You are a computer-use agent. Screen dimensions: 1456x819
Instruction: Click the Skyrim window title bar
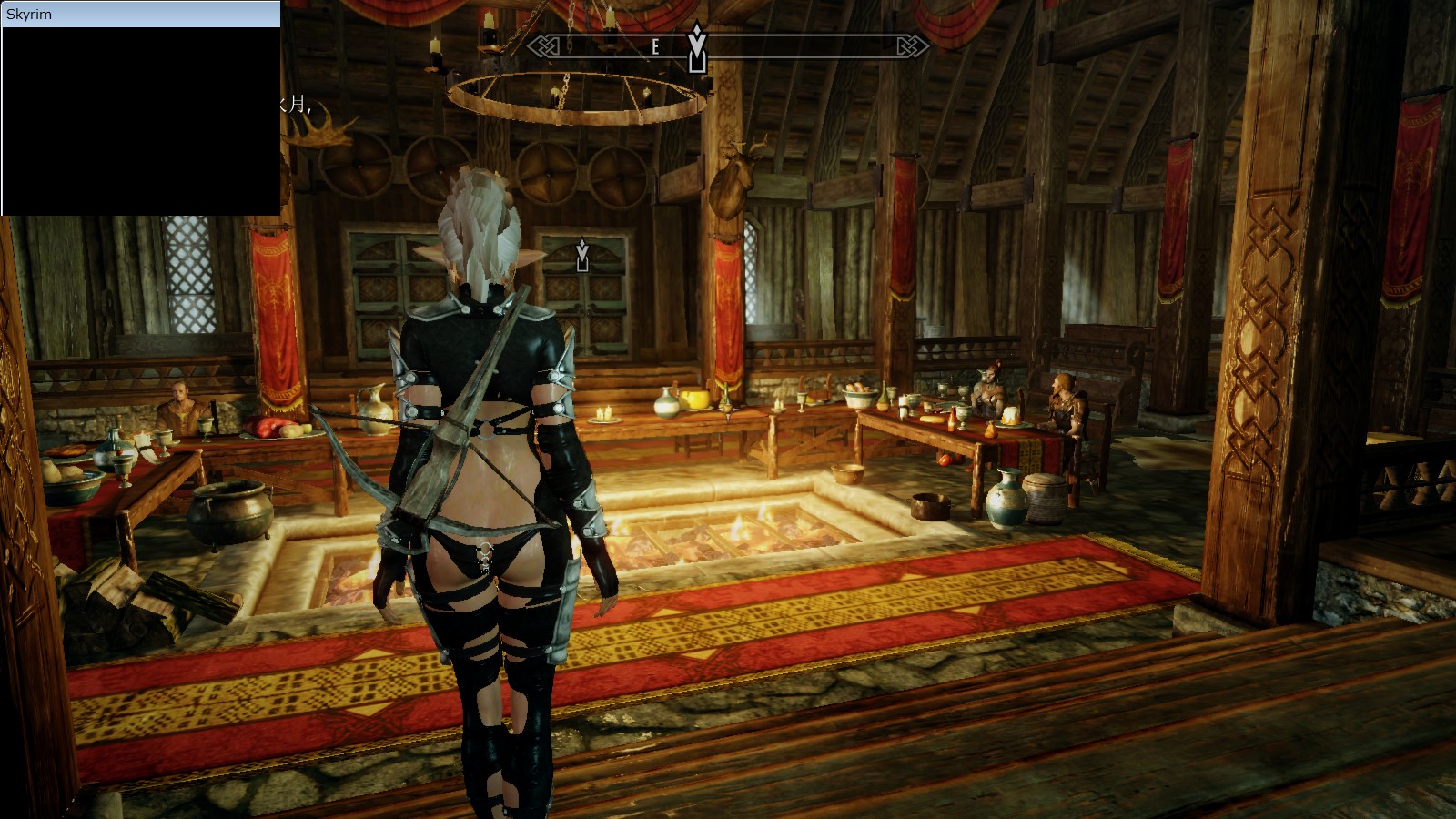141,15
